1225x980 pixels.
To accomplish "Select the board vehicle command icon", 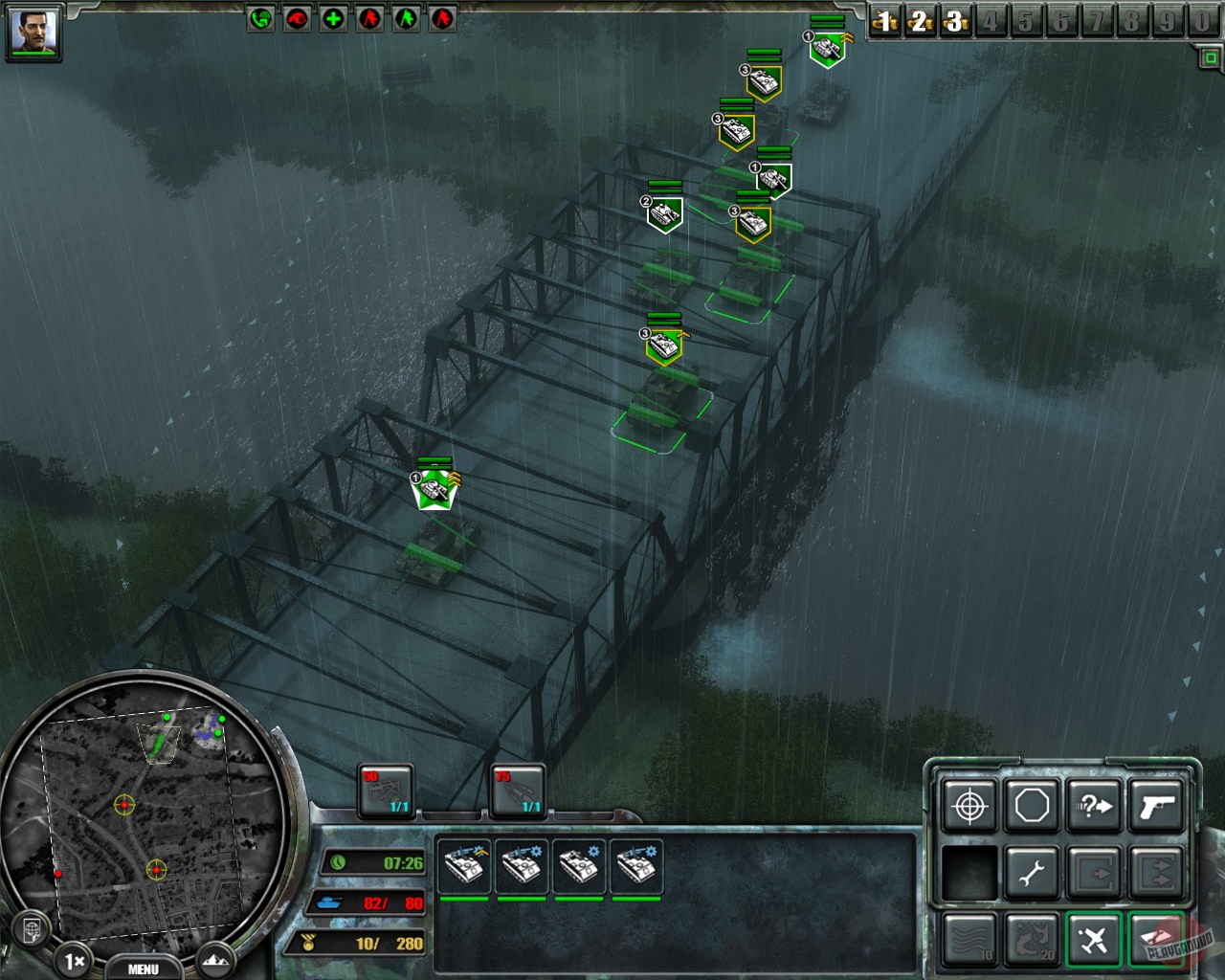I will coord(1096,871).
